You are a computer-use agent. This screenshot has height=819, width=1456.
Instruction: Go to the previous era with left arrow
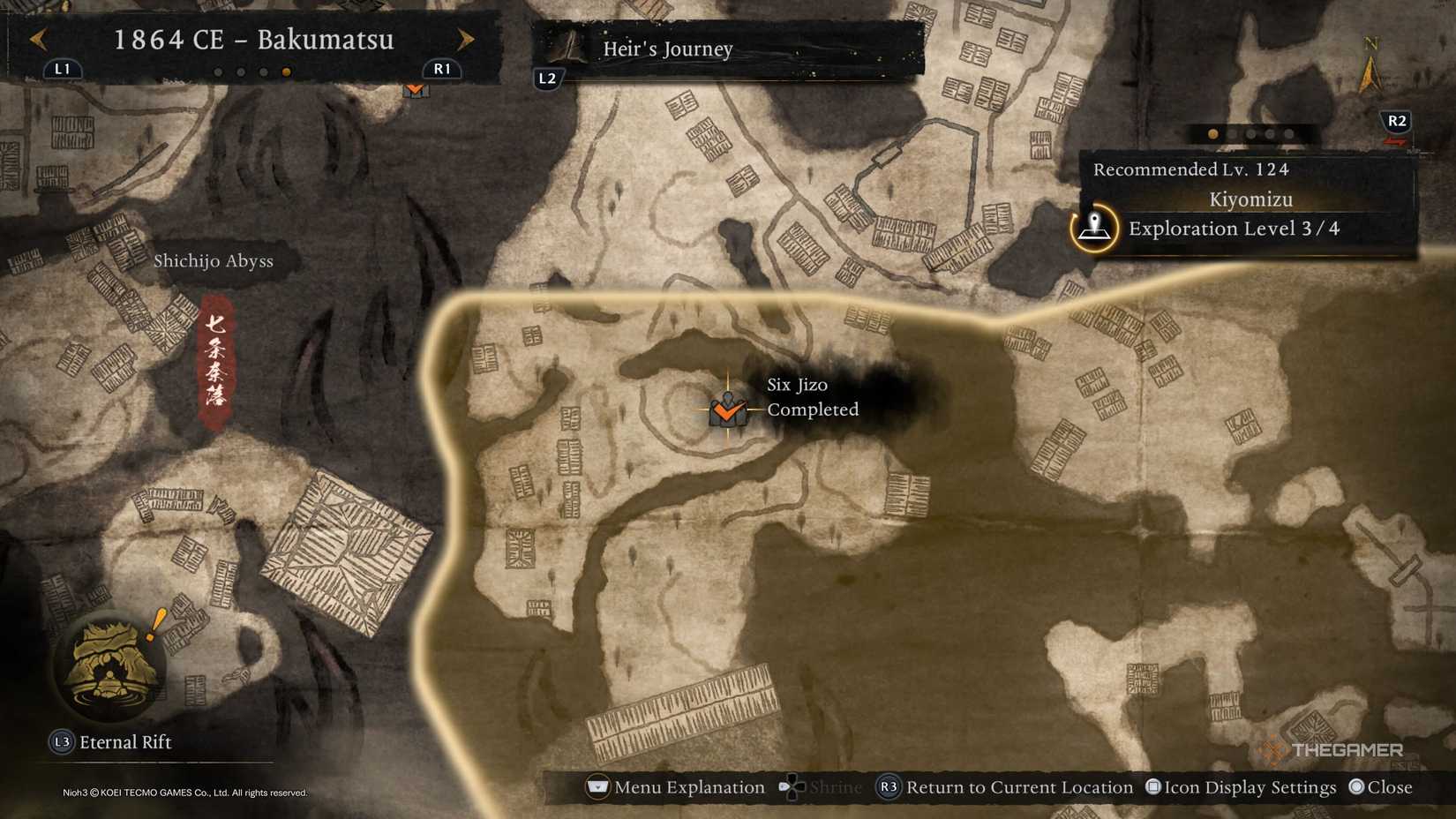(38, 39)
